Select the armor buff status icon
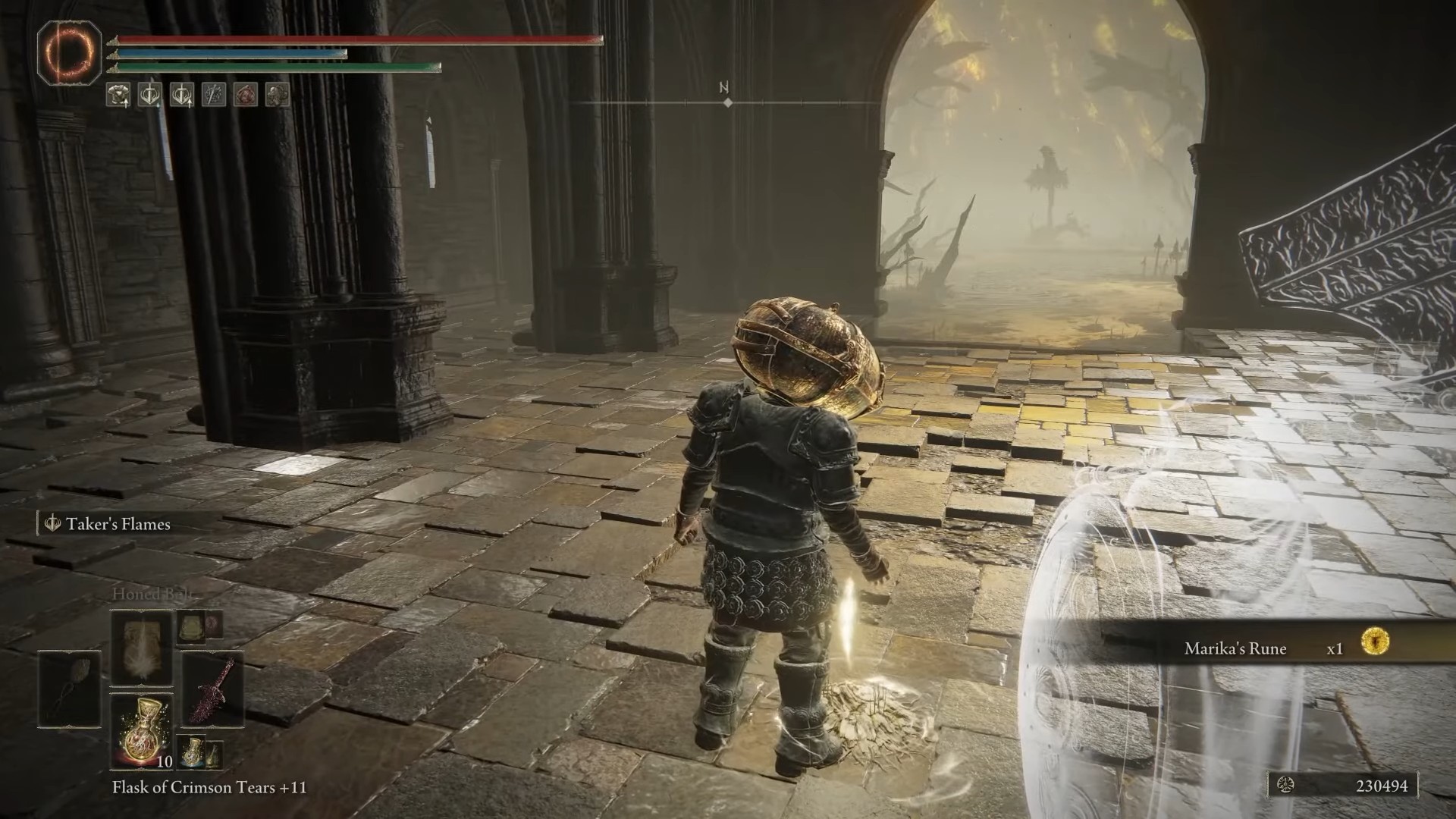The image size is (1456, 819). 118,95
